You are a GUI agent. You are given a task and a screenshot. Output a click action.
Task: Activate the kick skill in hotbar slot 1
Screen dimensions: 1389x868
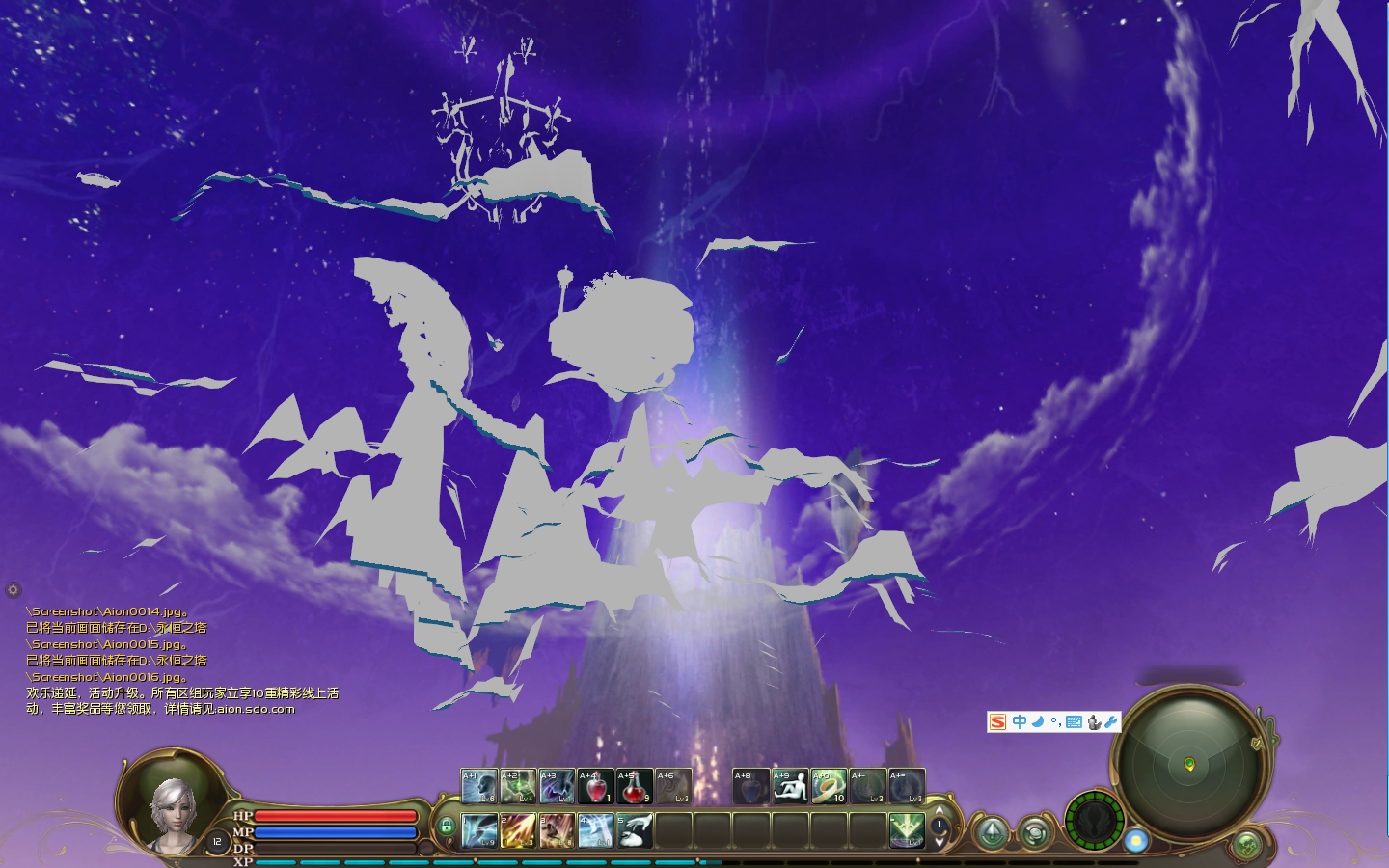(x=479, y=830)
